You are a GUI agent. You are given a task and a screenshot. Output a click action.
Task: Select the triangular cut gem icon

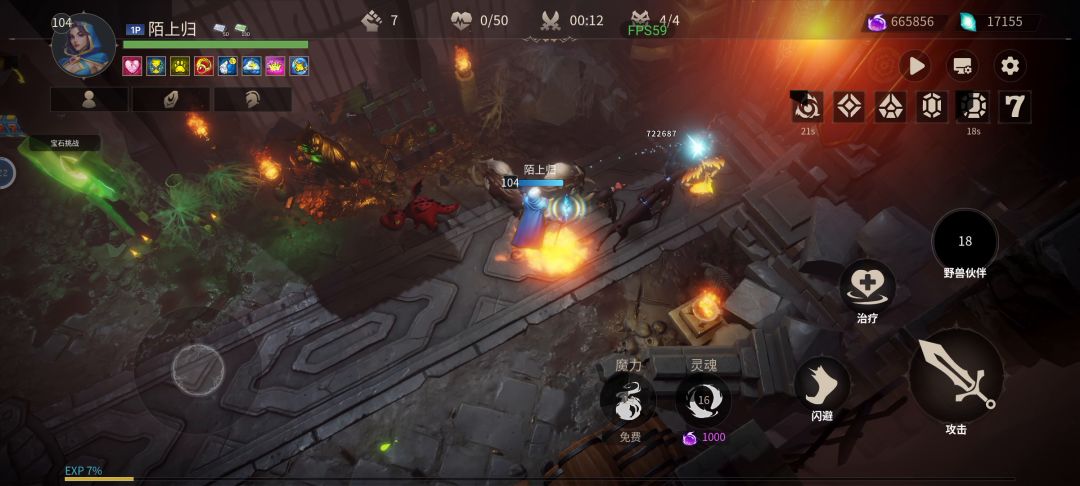tap(891, 106)
